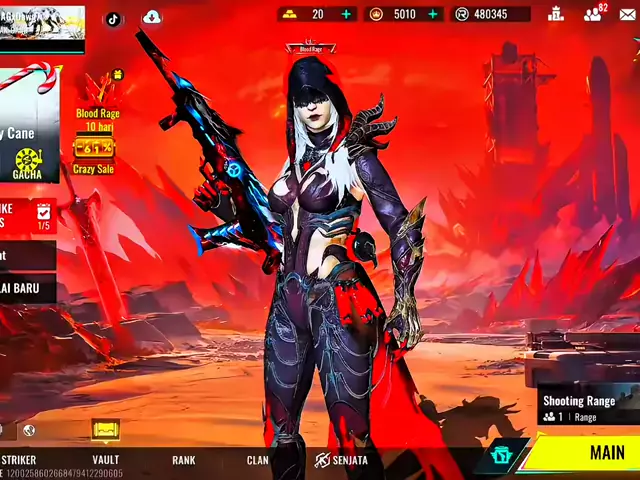Screen dimensions: 640x480
Task: Click the green chest icon beside MAIN
Action: click(501, 455)
